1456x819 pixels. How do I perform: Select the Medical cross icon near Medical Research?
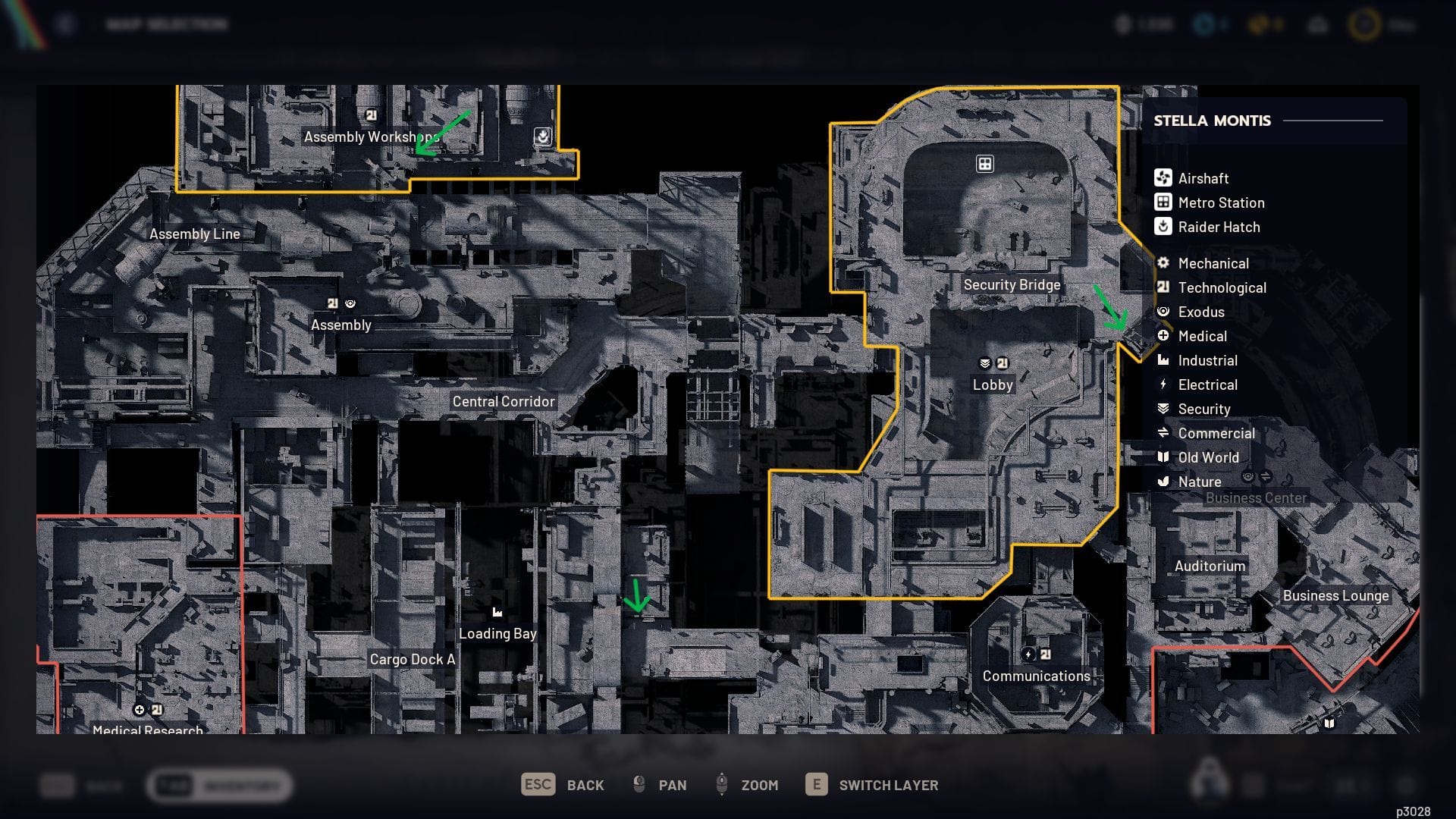(x=140, y=710)
